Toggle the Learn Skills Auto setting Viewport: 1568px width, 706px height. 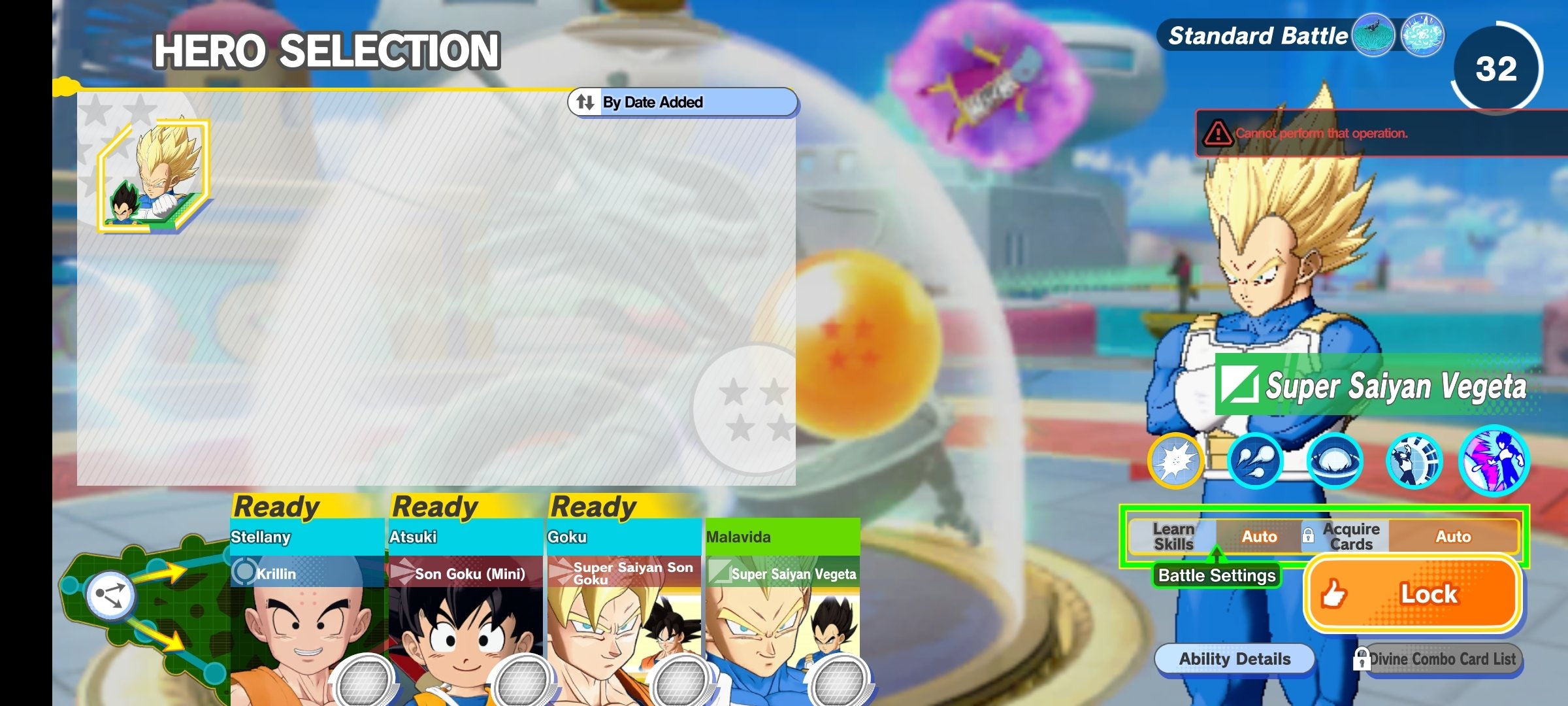(1258, 537)
